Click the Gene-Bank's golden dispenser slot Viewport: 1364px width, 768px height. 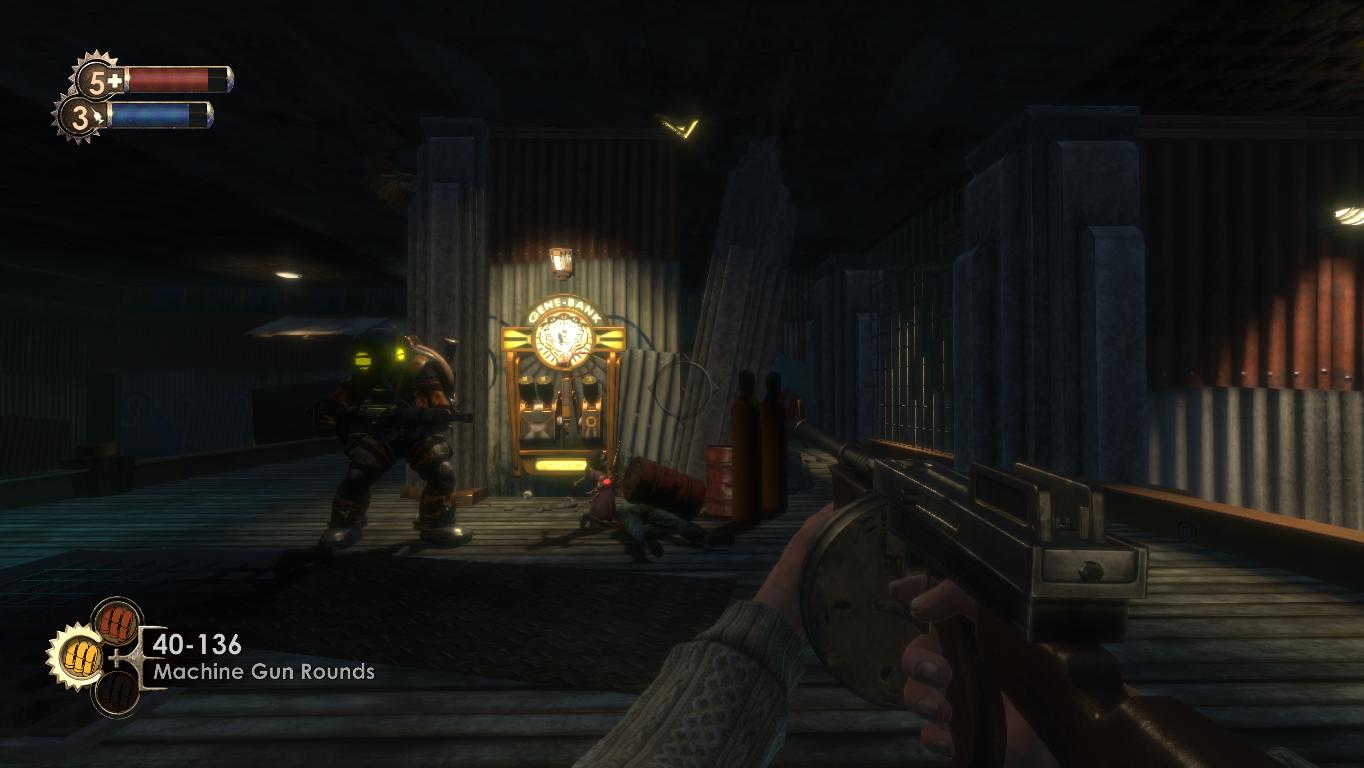coord(562,465)
